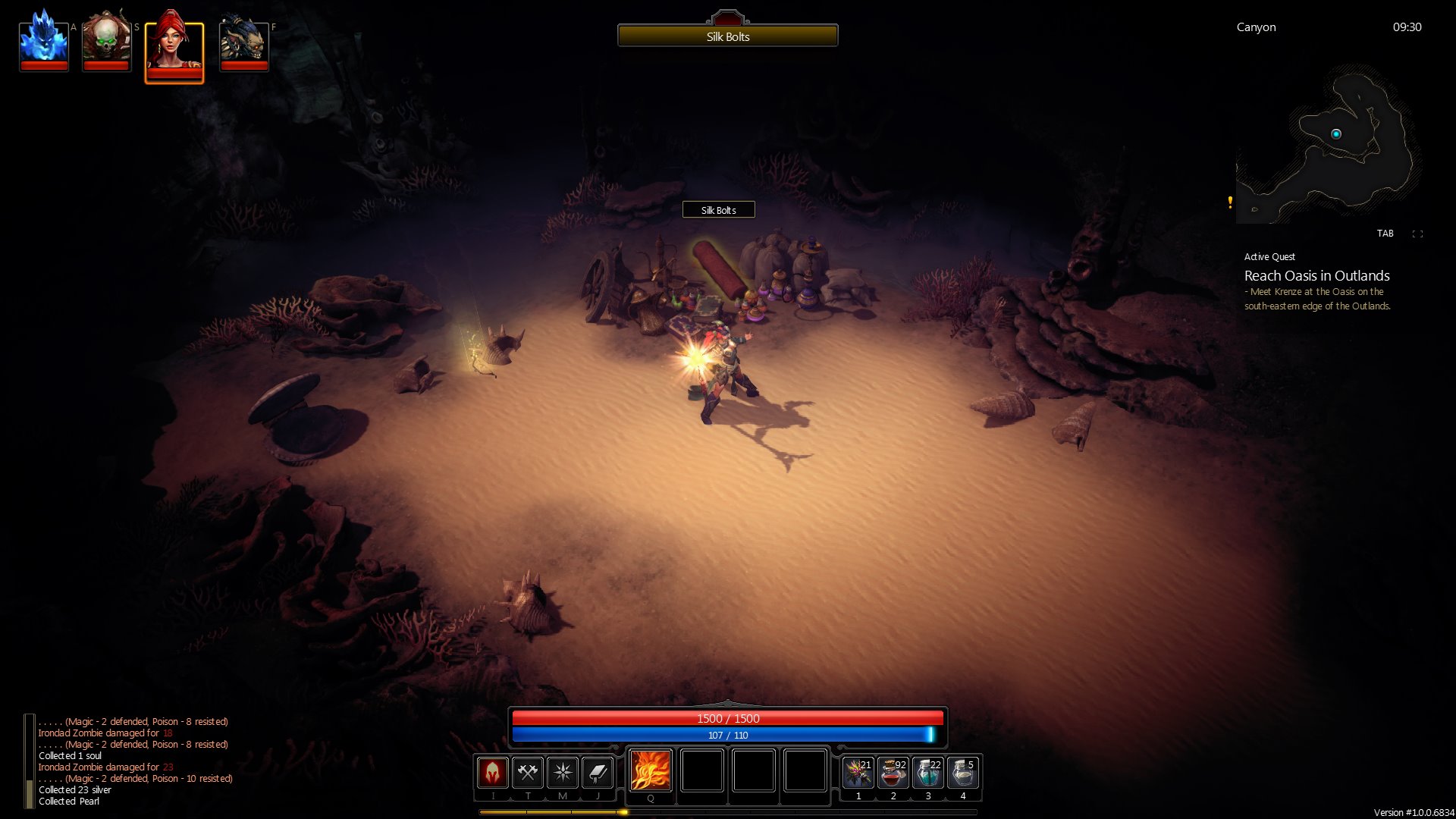The image size is (1456, 819).
Task: Open the Reach Oasis in Outlands quest
Action: click(x=1316, y=276)
